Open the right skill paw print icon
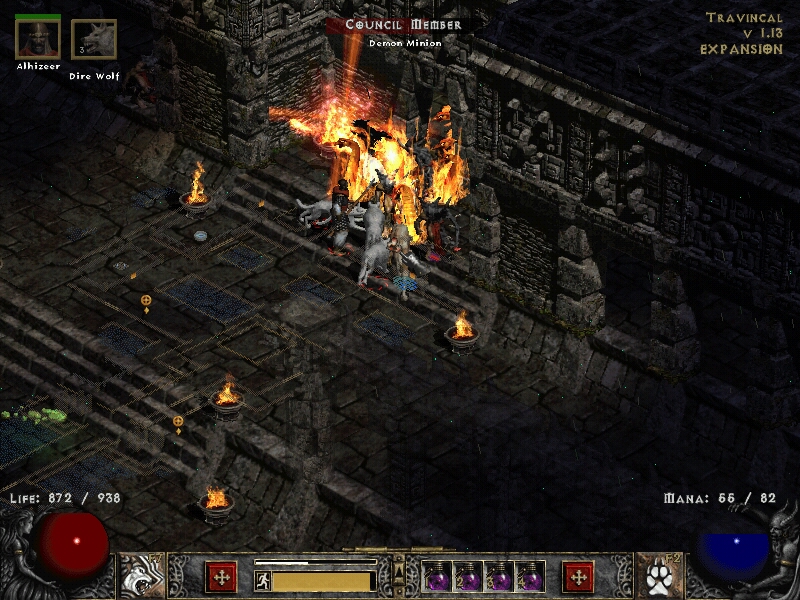The width and height of the screenshot is (800, 600). (658, 576)
